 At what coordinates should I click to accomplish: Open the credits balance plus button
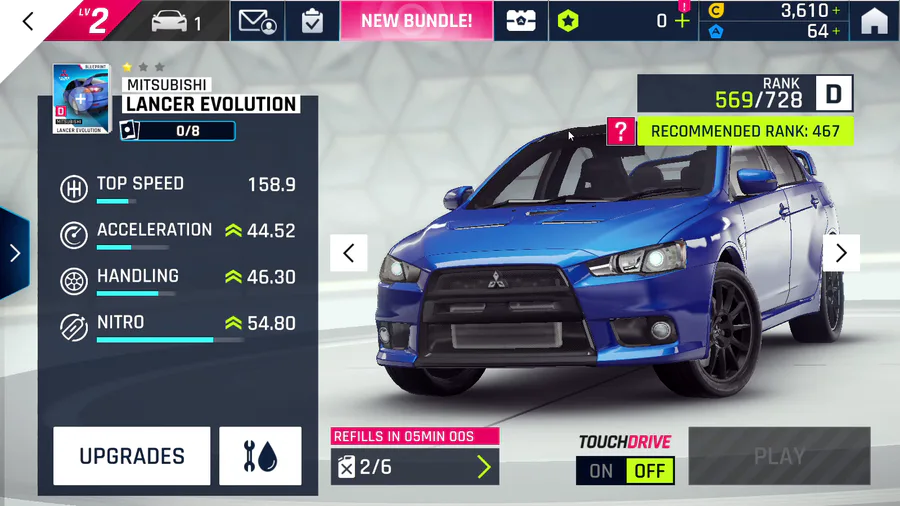click(836, 11)
